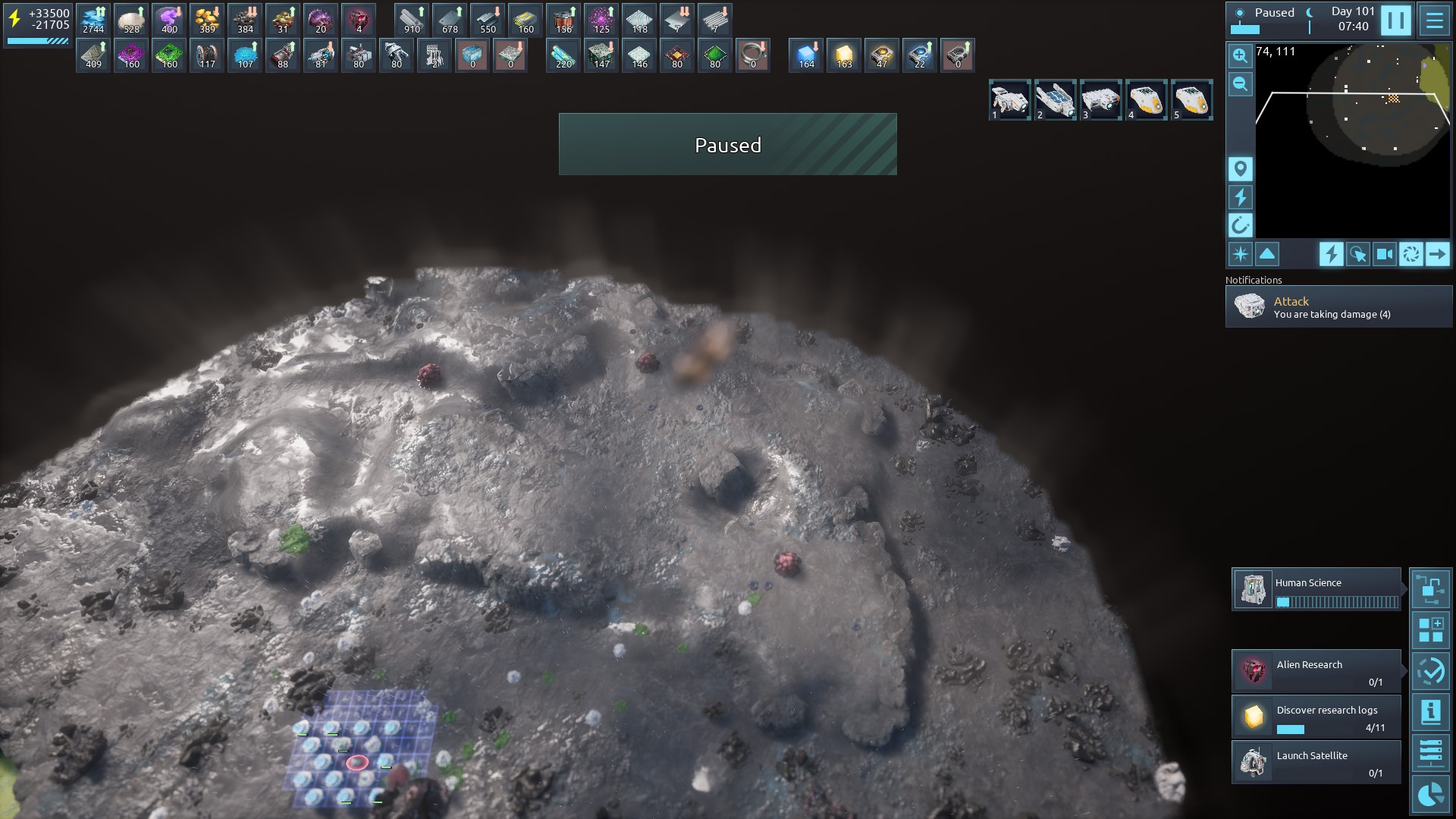Open the tech tree flowchart button
Screen dimensions: 1456x819
click(x=1430, y=589)
